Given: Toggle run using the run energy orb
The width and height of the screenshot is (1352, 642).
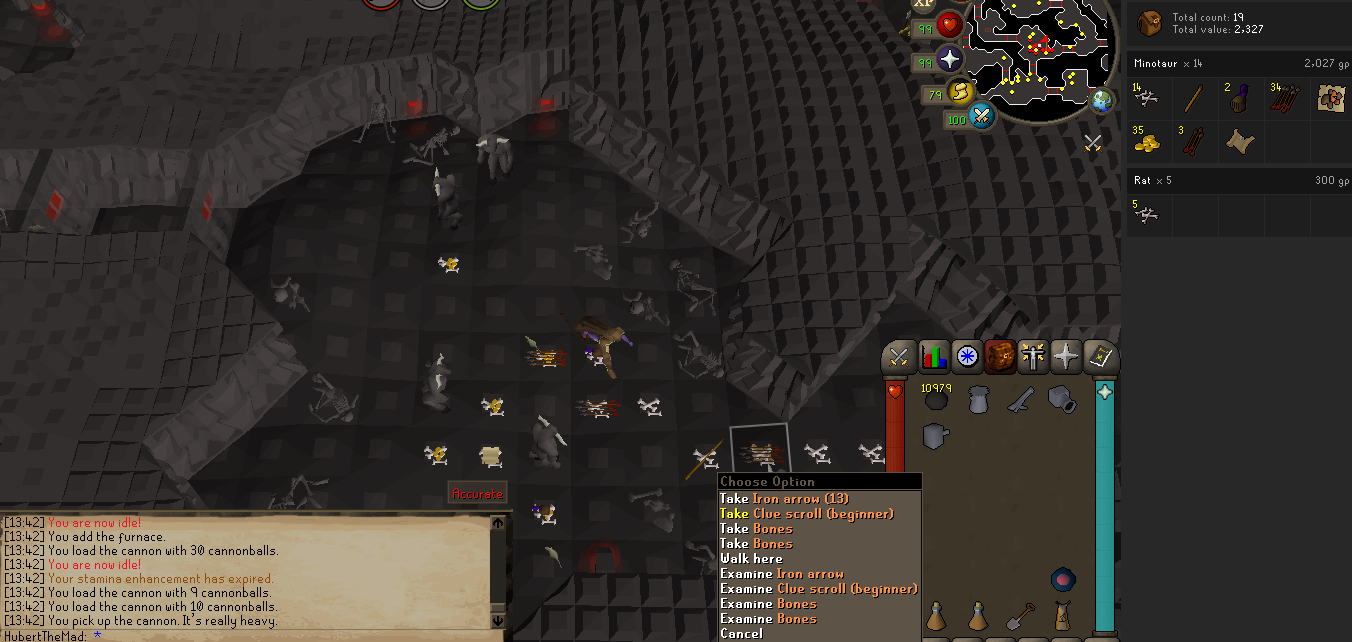Looking at the screenshot, I should [960, 93].
